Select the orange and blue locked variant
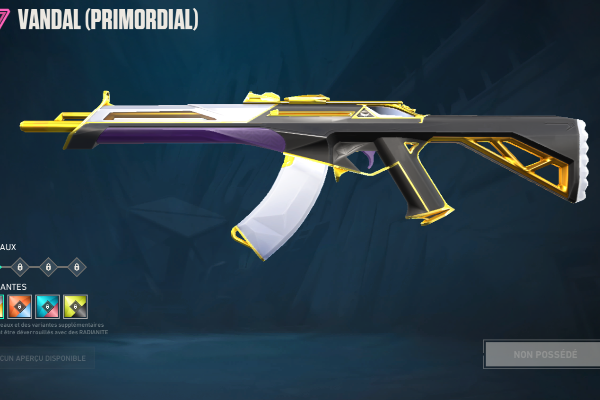The height and width of the screenshot is (400, 600). (x=19, y=306)
